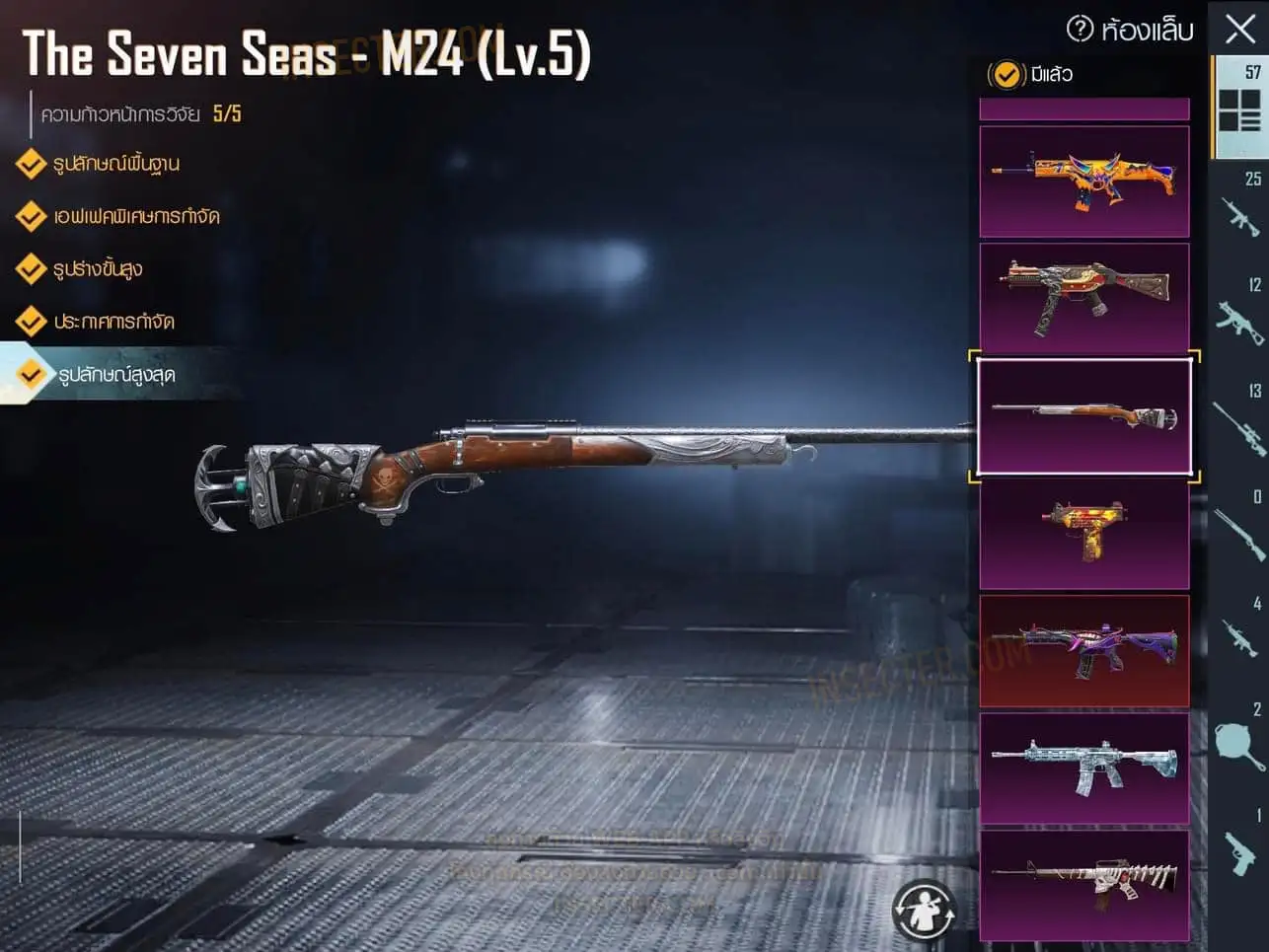Click the character preview rotate button
Screen dimensions: 1269x952
[924, 909]
